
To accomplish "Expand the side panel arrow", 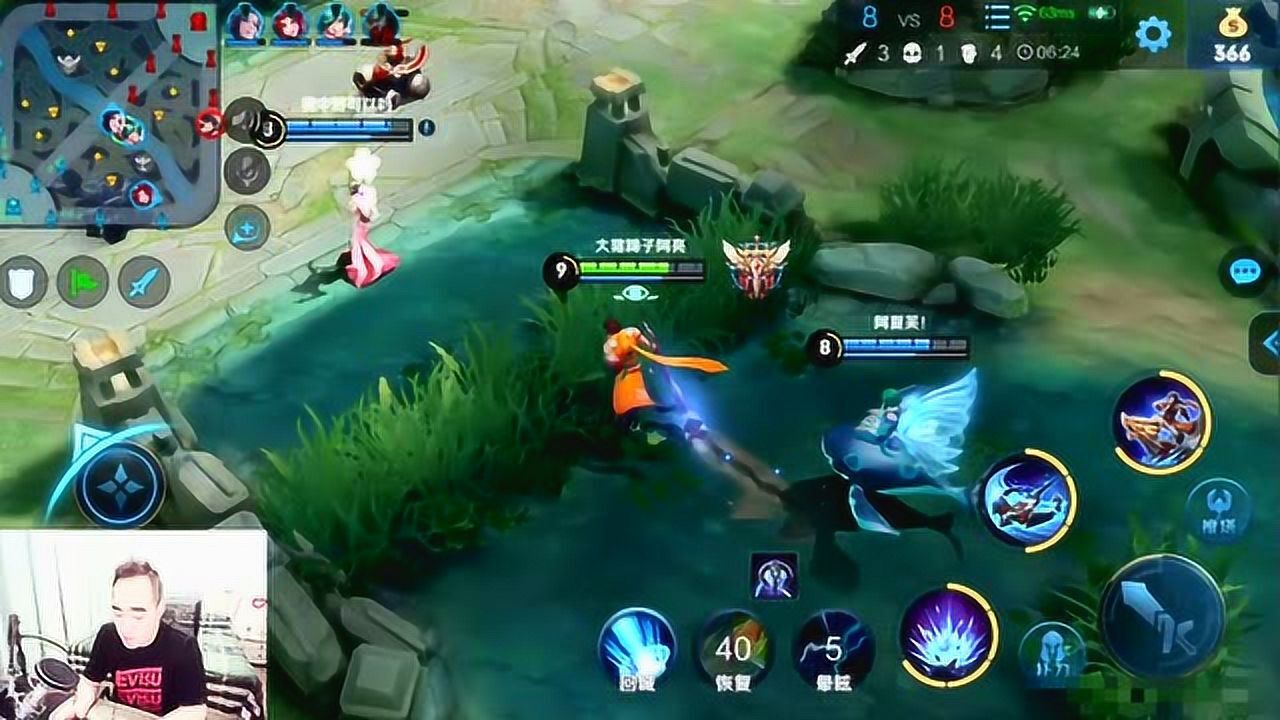I will (x=1268, y=343).
